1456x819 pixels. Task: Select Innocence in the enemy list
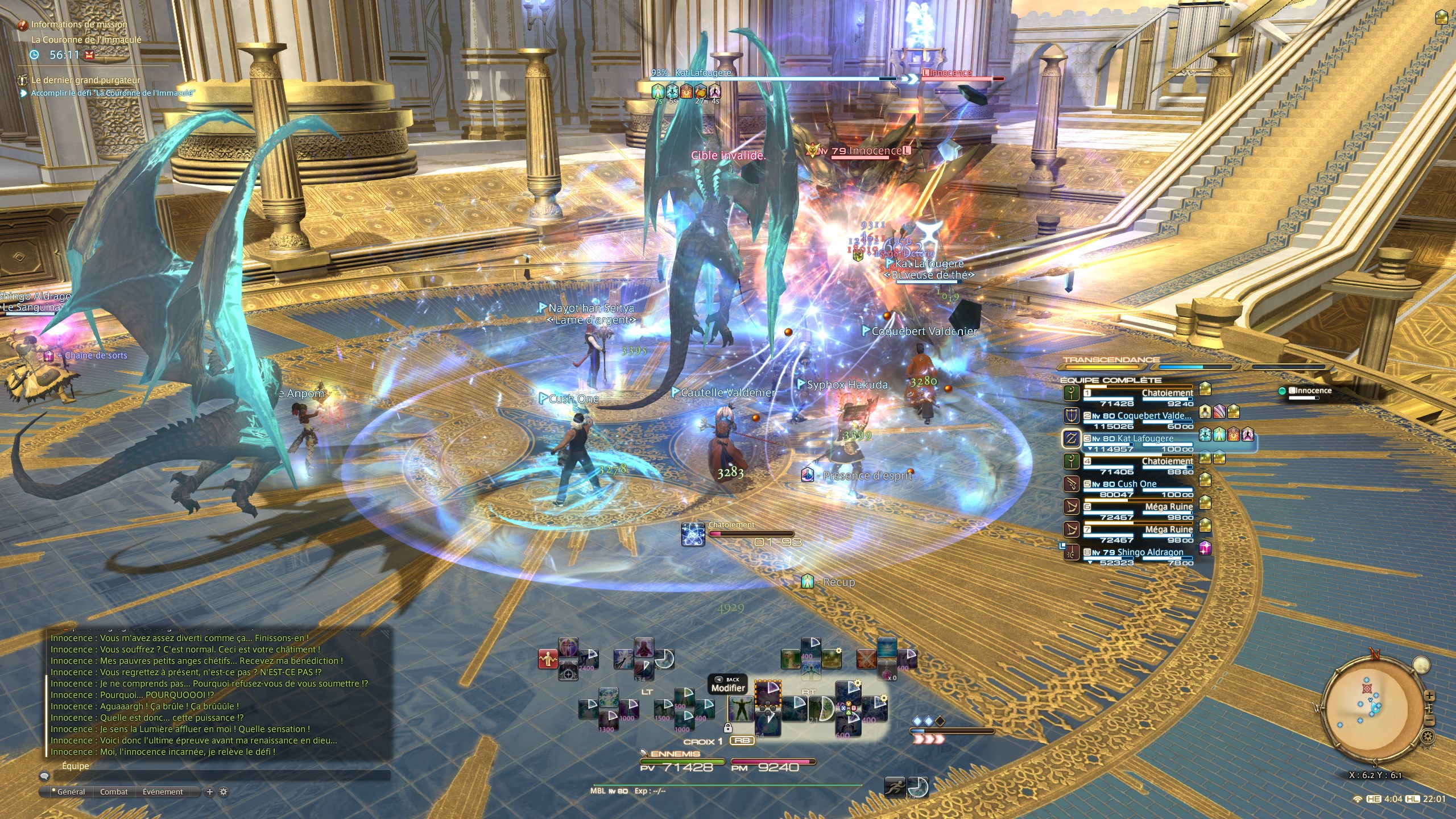(x=1309, y=391)
